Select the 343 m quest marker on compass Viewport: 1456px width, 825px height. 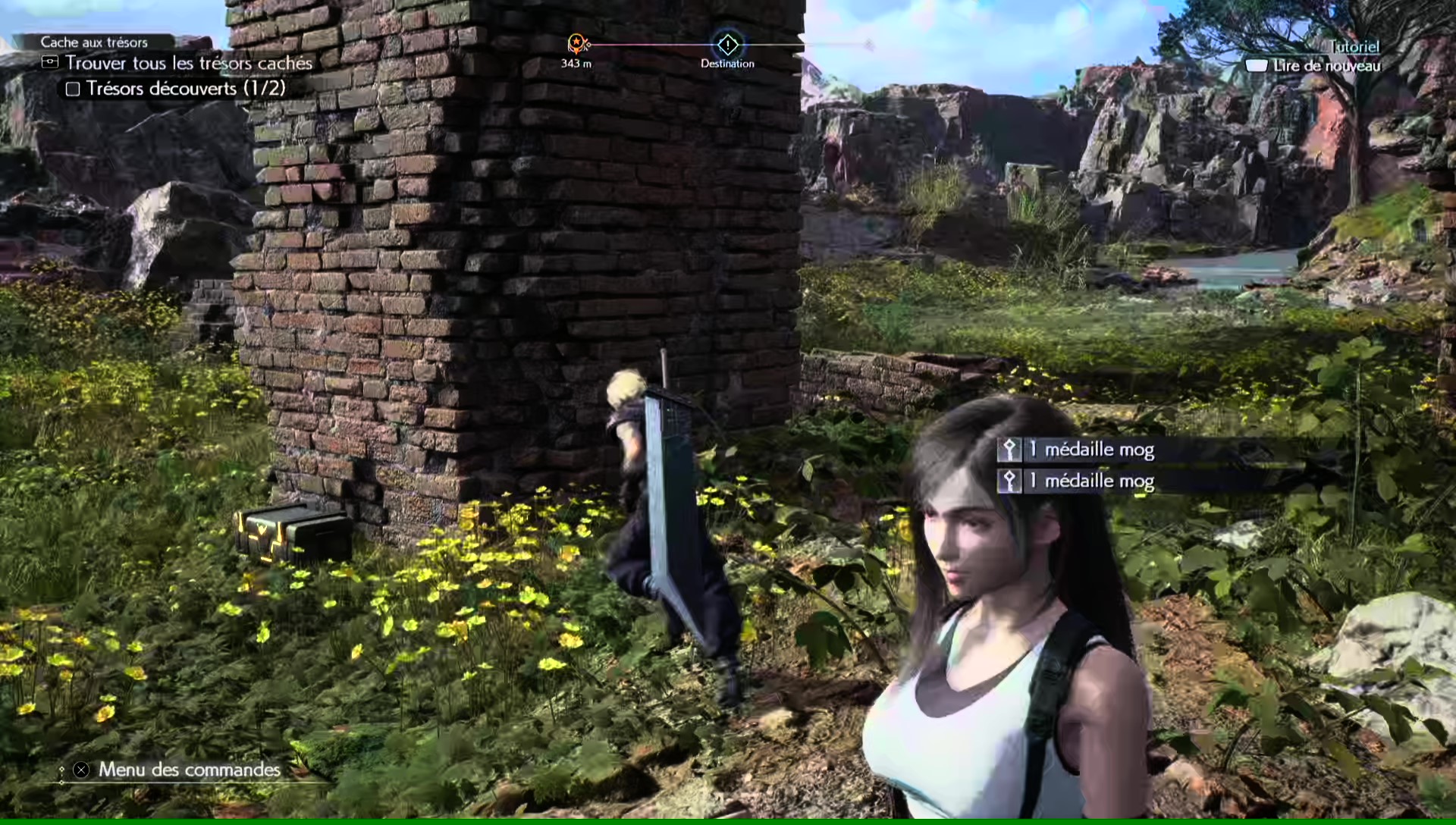coord(577,44)
